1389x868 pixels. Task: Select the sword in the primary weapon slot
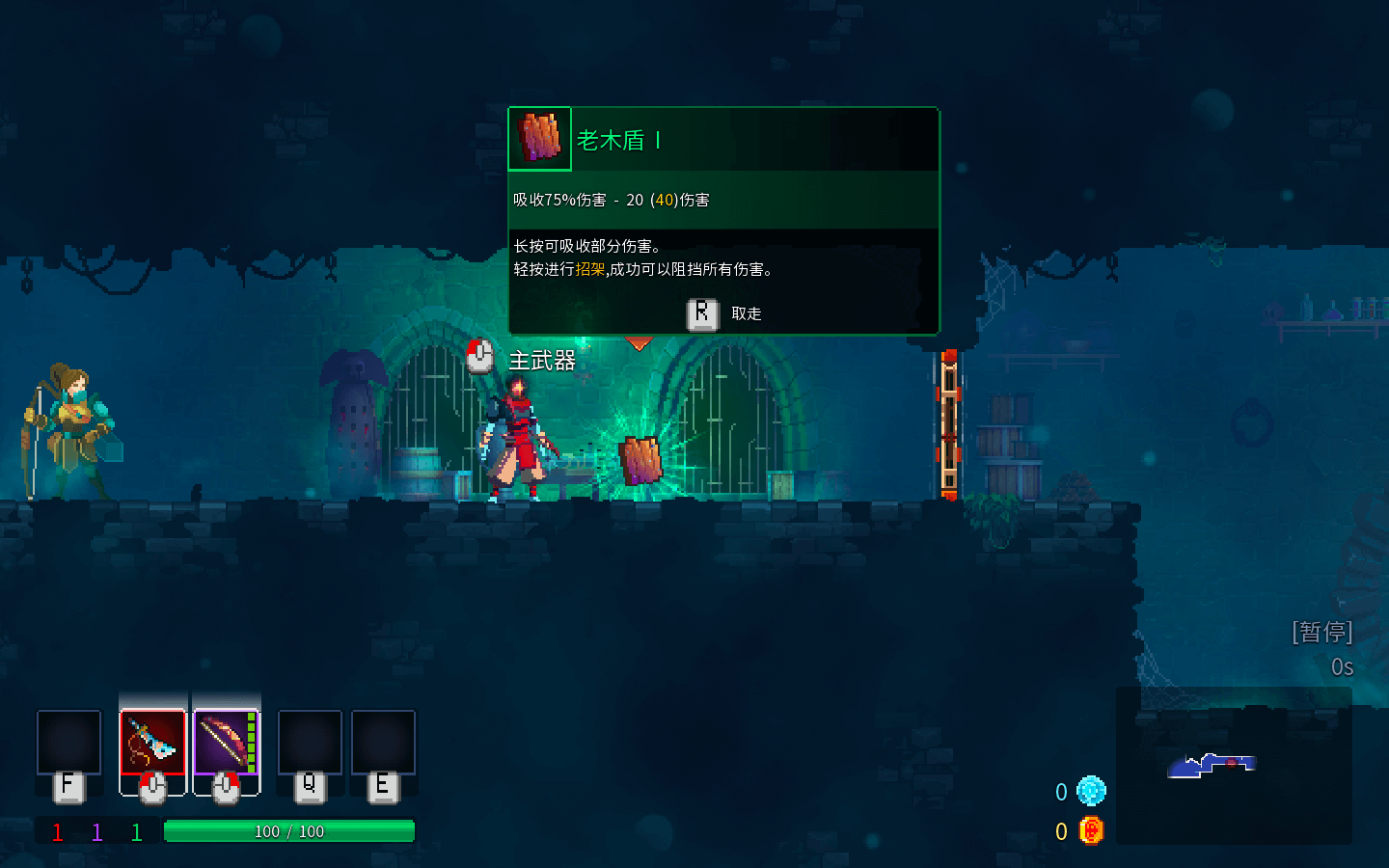pos(152,742)
